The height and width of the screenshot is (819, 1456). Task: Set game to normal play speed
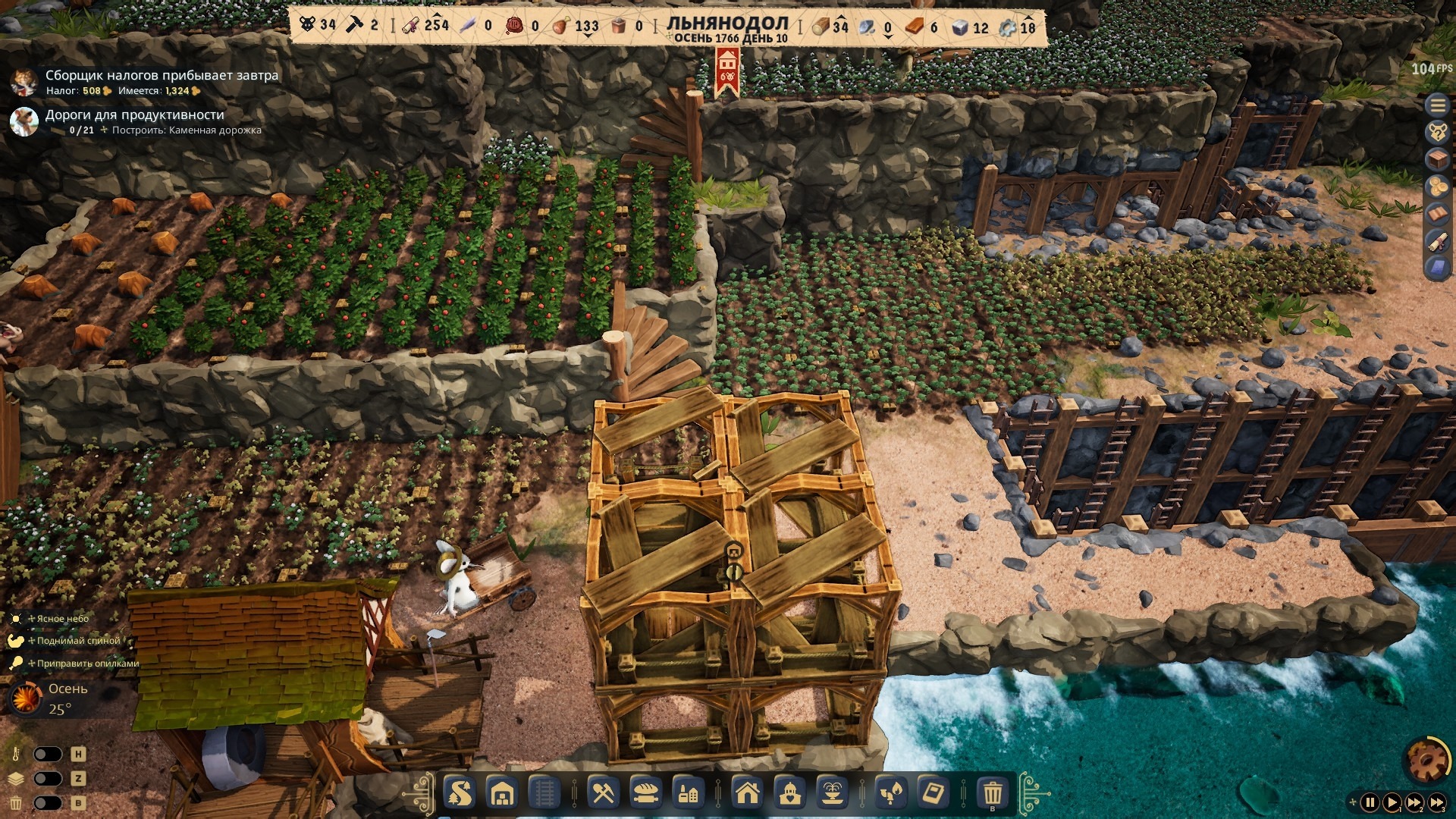point(1392,802)
